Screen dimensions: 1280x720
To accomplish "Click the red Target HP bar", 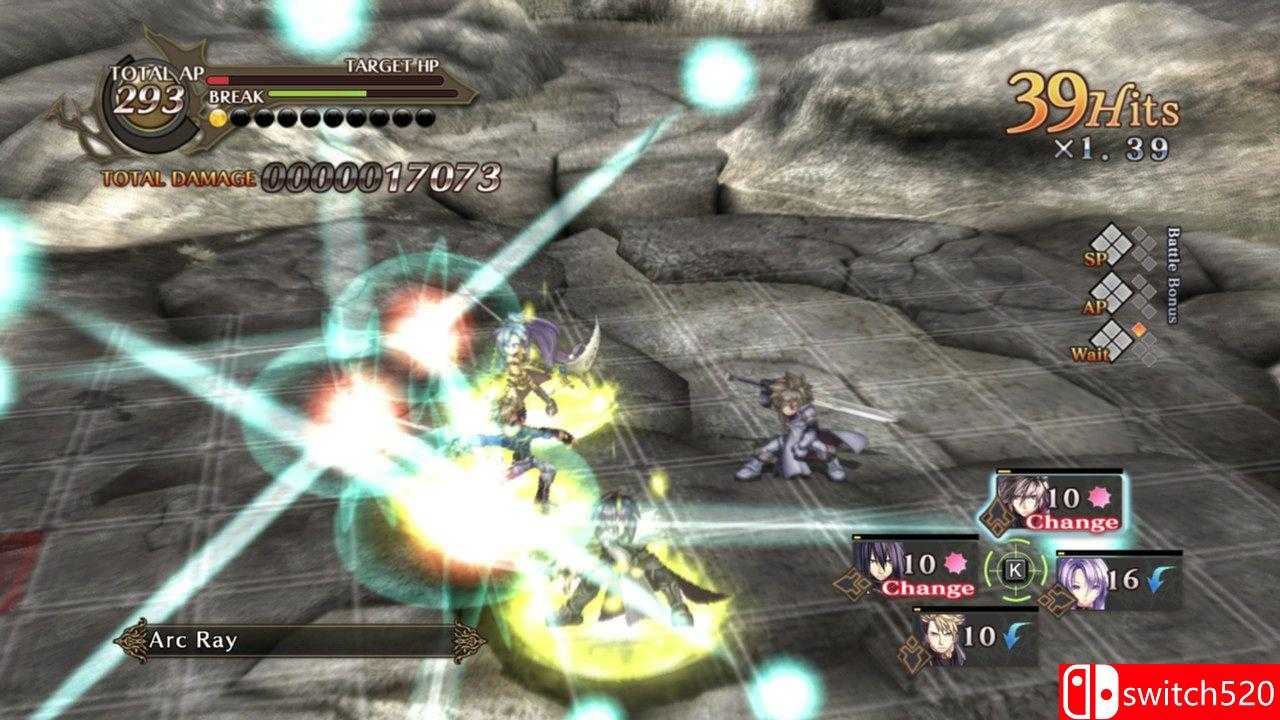I will click(217, 80).
